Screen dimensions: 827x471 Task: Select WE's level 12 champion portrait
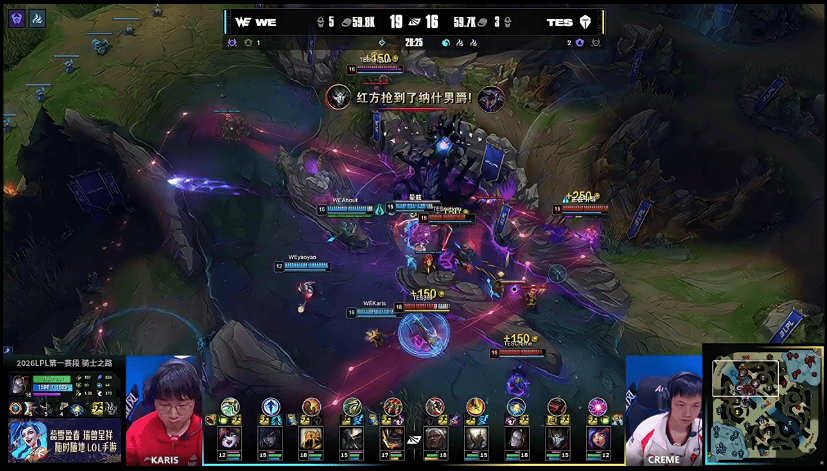pyautogui.click(x=230, y=437)
